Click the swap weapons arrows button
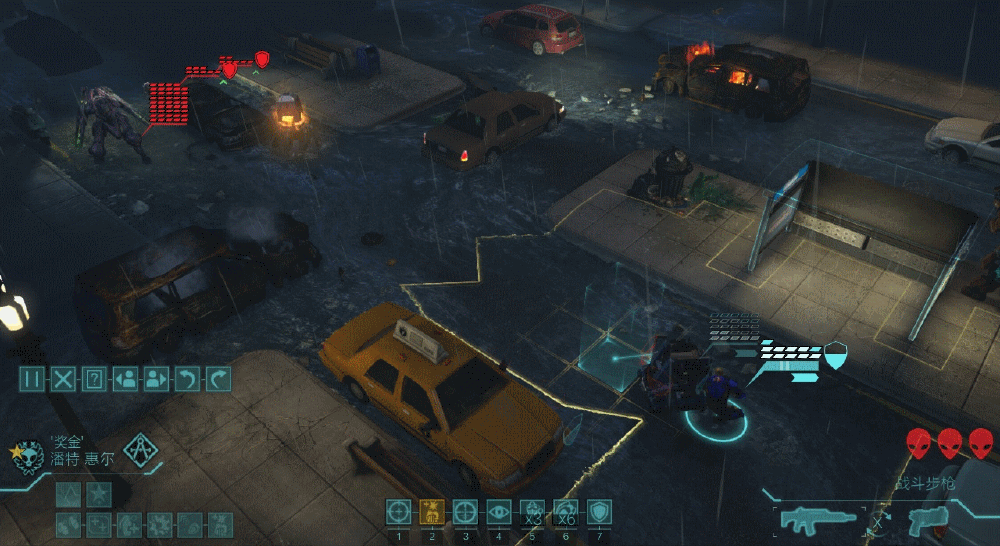 878,520
